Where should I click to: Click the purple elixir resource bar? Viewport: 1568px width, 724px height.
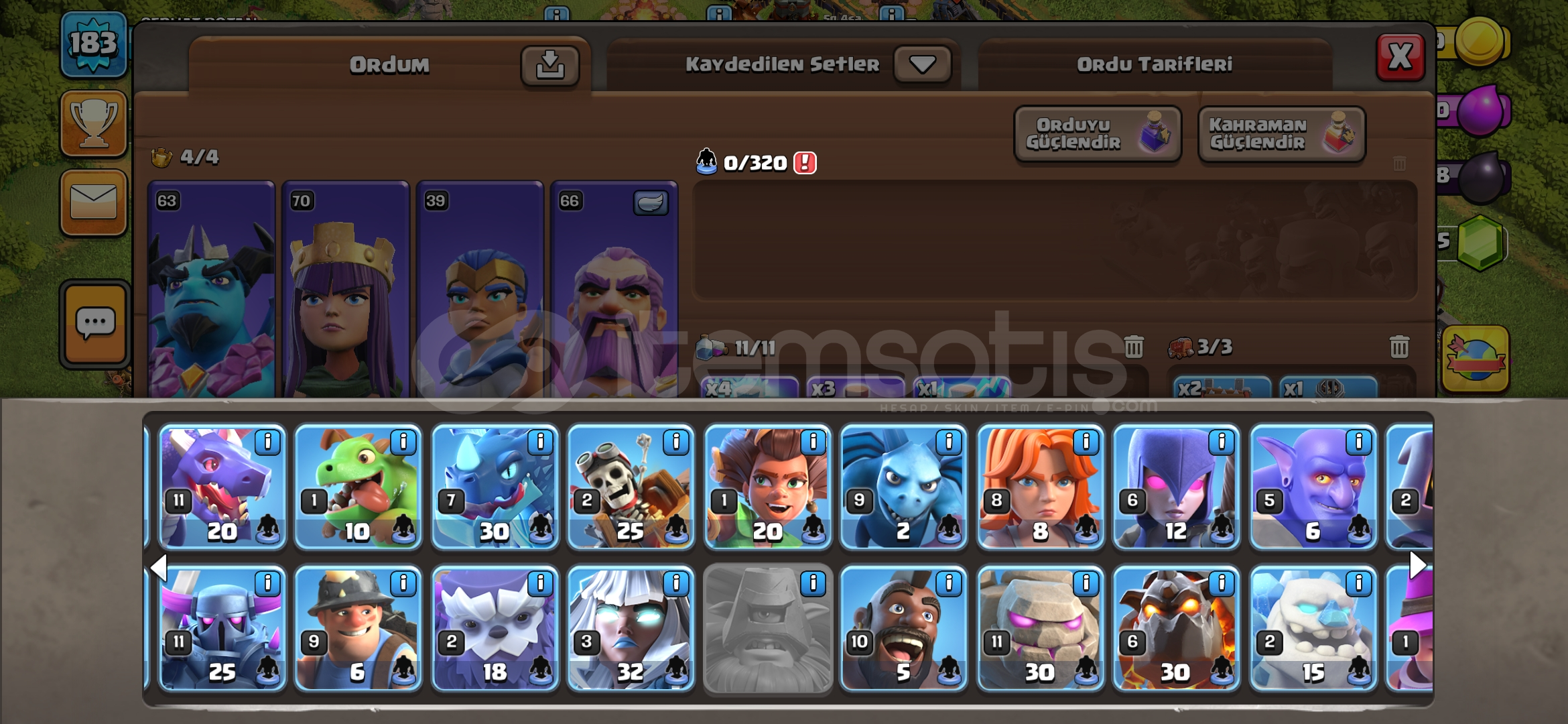pos(1481,111)
